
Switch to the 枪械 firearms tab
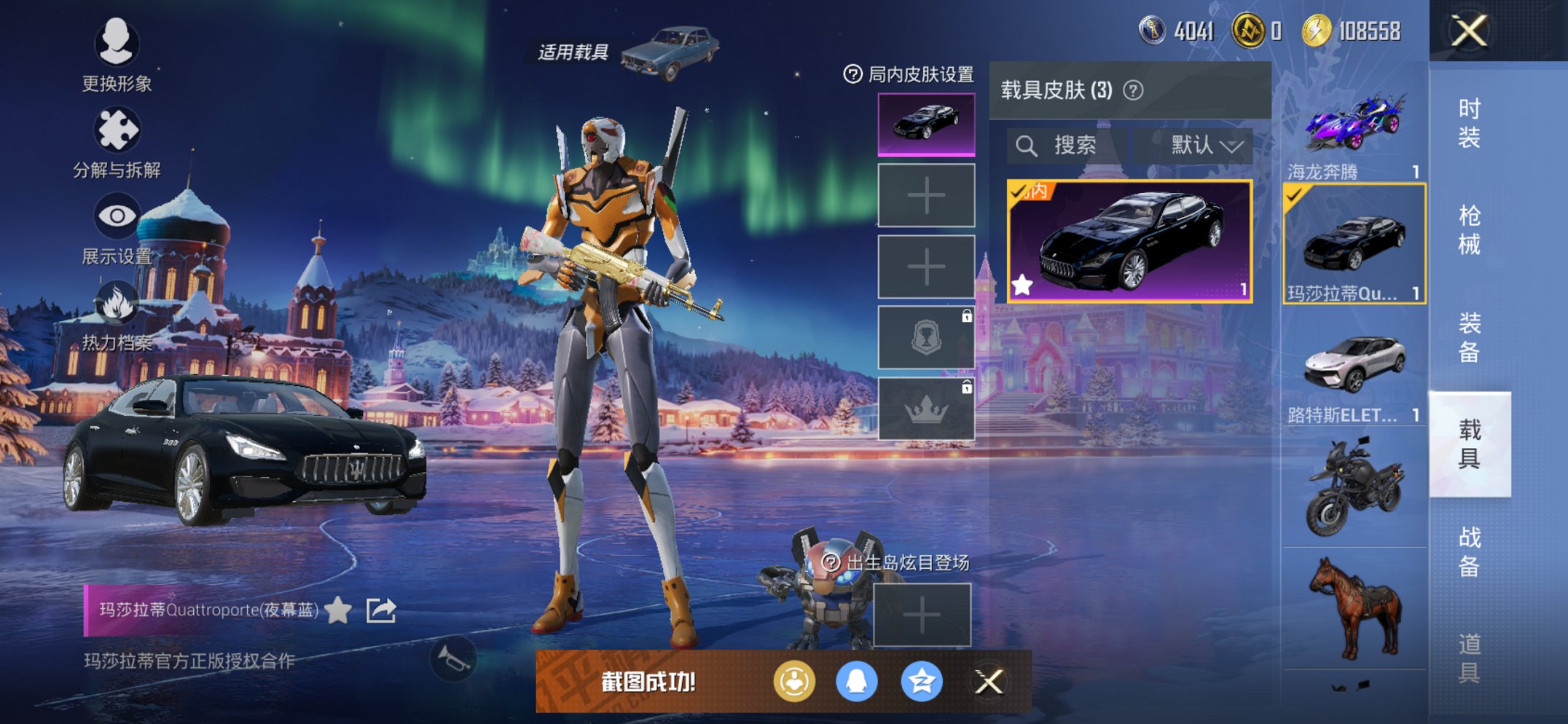coord(1469,229)
